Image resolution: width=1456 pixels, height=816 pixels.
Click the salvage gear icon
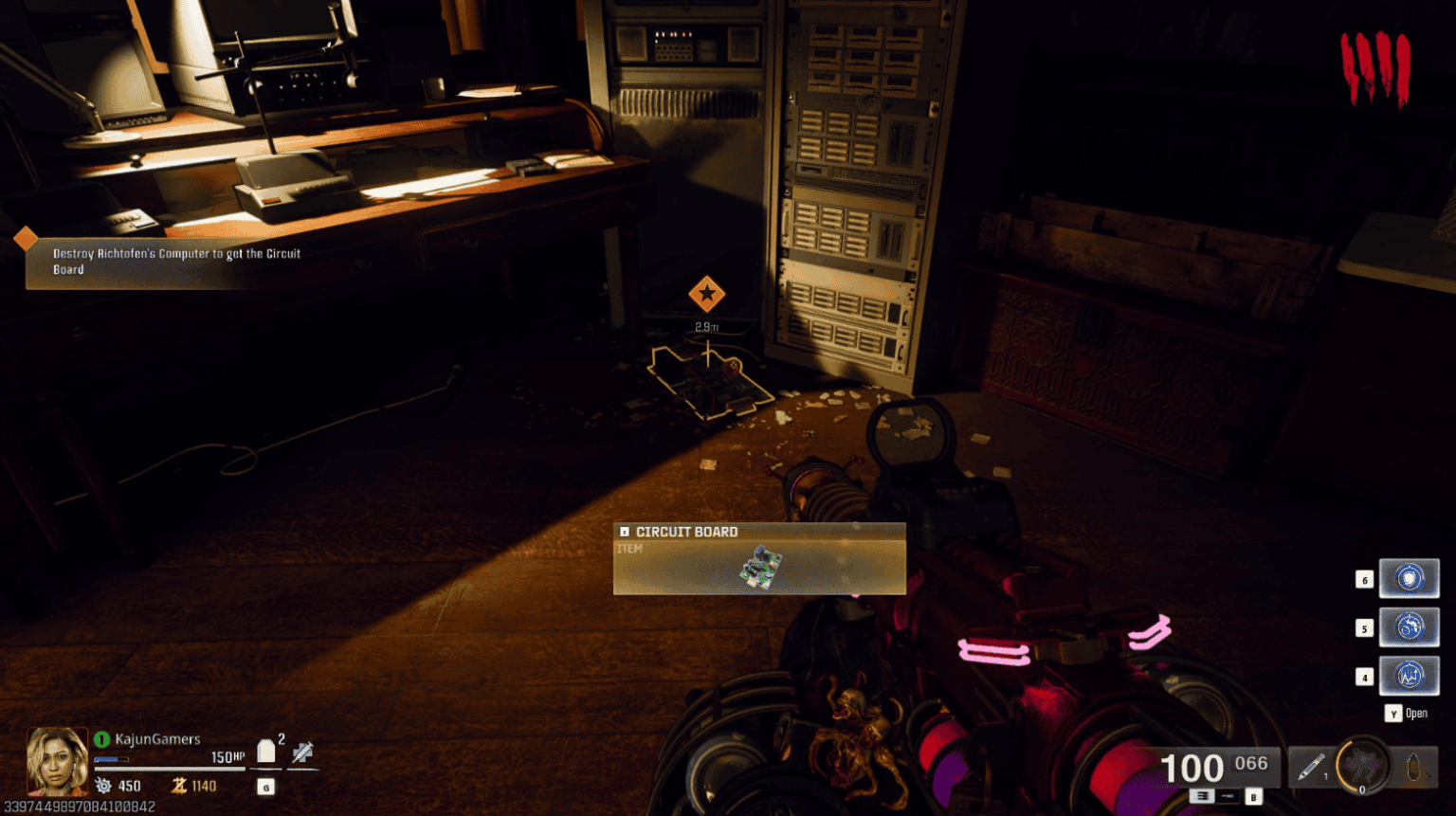click(x=103, y=786)
